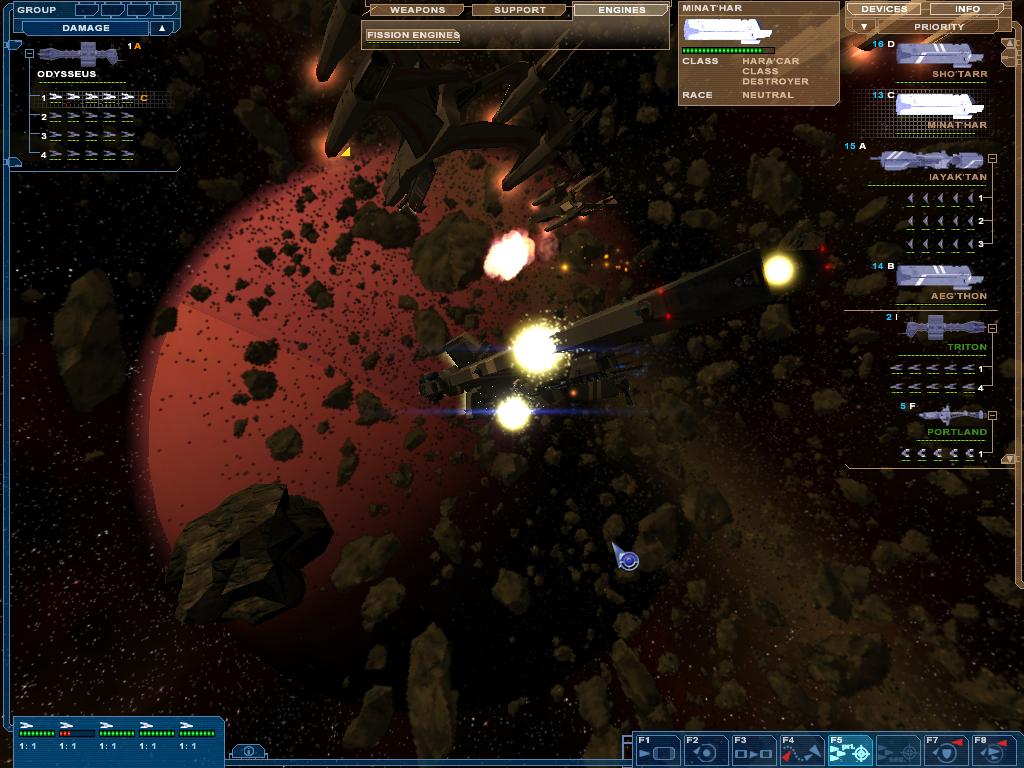The image size is (1024, 768).
Task: Open the Support tab
Action: [x=520, y=10]
